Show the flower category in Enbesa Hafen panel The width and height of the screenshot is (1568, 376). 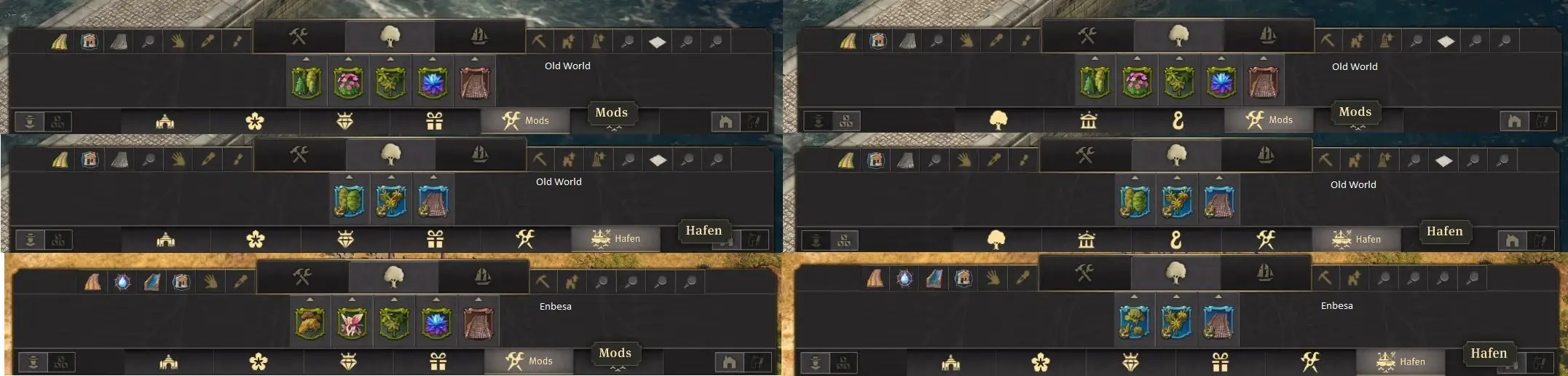1041,361
